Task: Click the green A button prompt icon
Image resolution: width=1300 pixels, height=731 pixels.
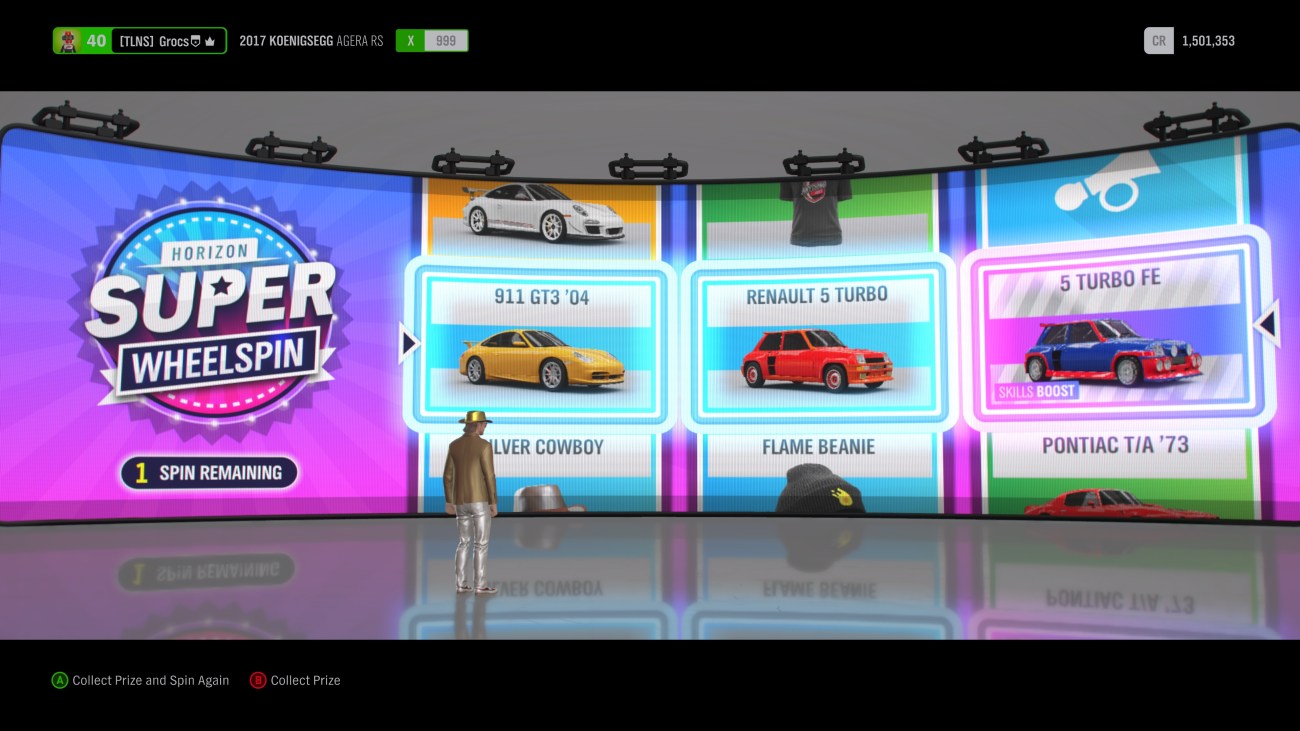Action: click(x=58, y=680)
